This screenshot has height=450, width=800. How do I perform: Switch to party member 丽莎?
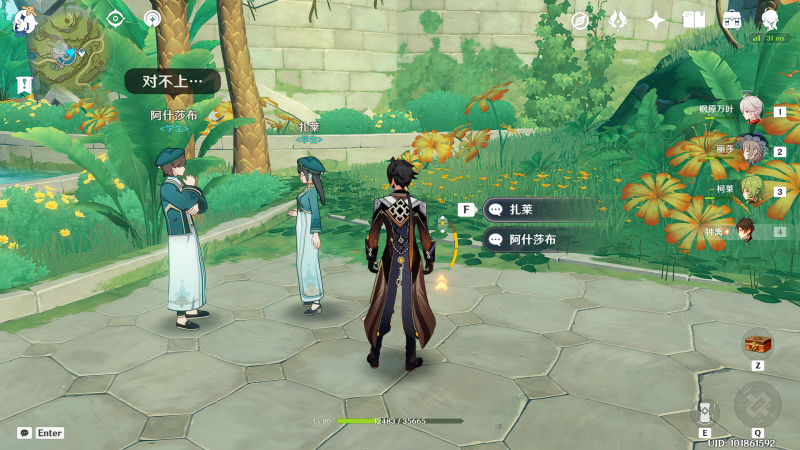tap(751, 151)
